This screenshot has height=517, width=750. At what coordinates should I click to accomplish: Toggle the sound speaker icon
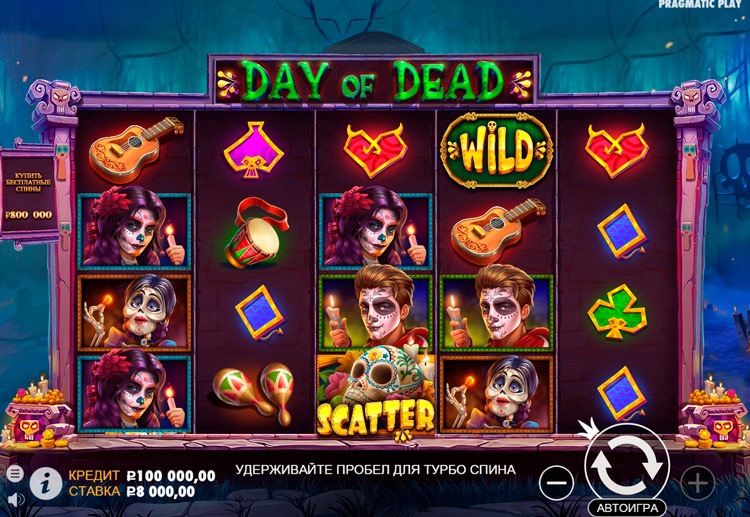tap(14, 497)
